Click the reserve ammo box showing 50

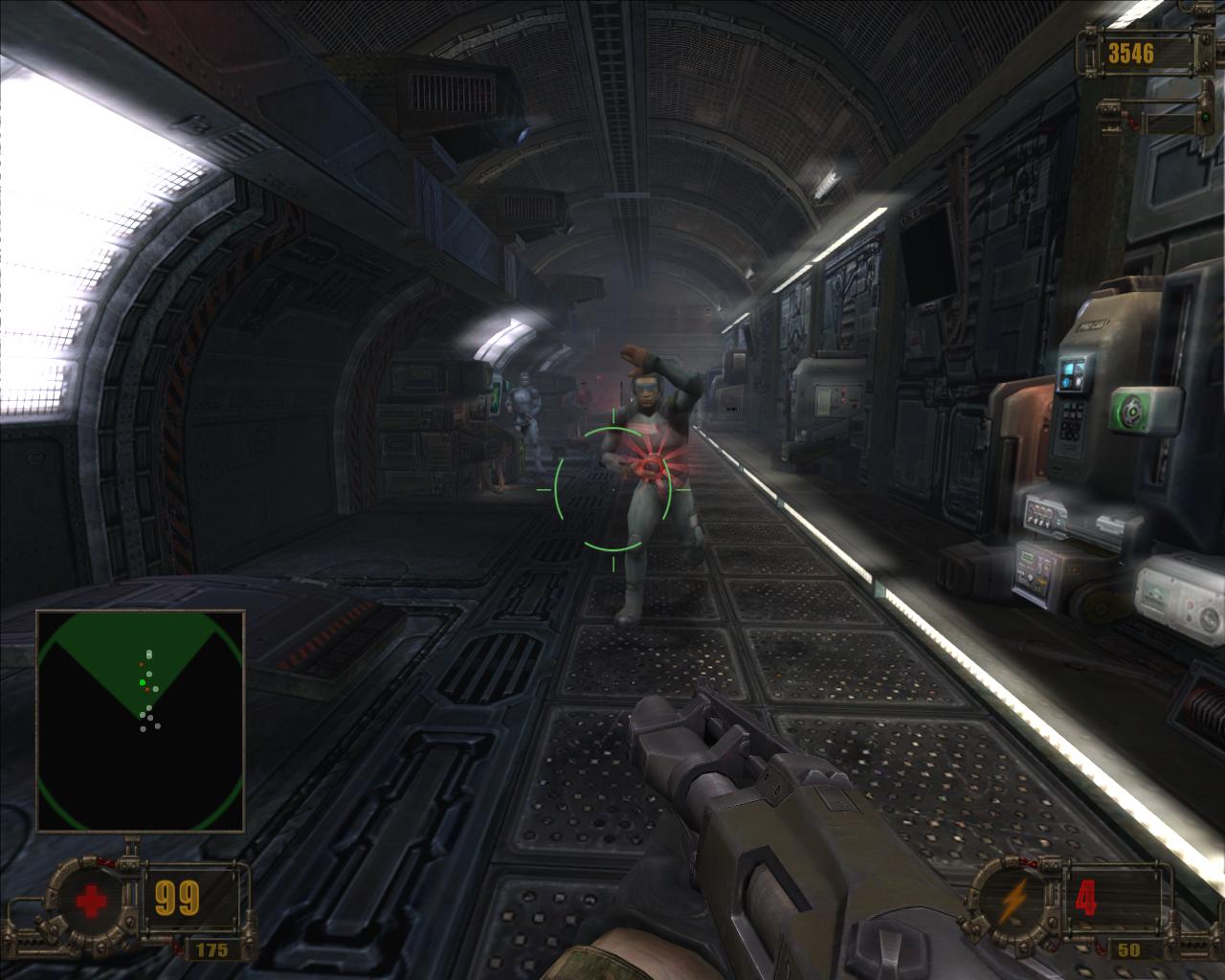(x=1128, y=949)
